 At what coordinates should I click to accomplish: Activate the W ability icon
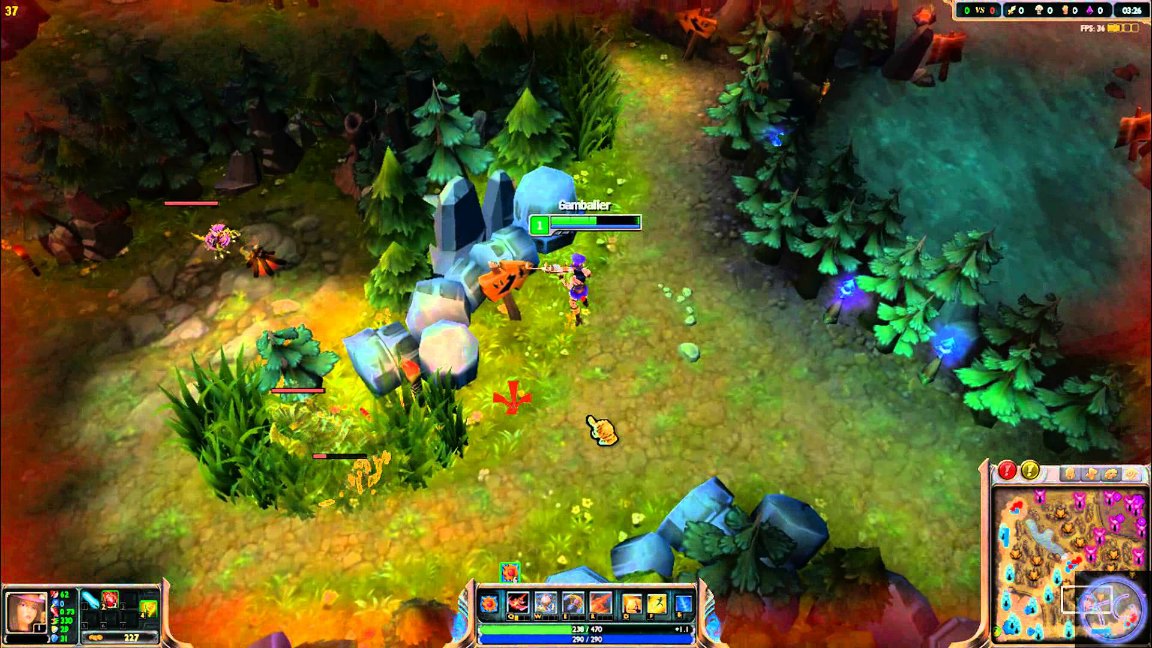pos(545,602)
